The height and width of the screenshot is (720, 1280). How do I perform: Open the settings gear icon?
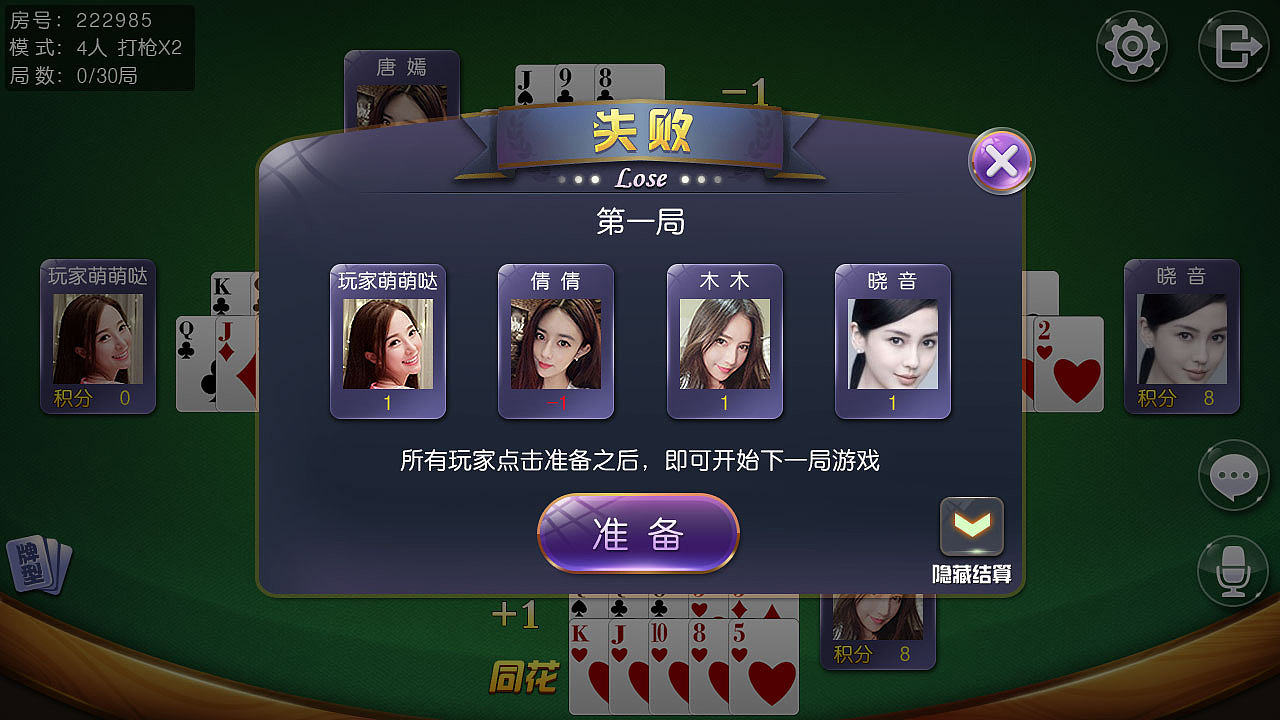[x=1131, y=45]
